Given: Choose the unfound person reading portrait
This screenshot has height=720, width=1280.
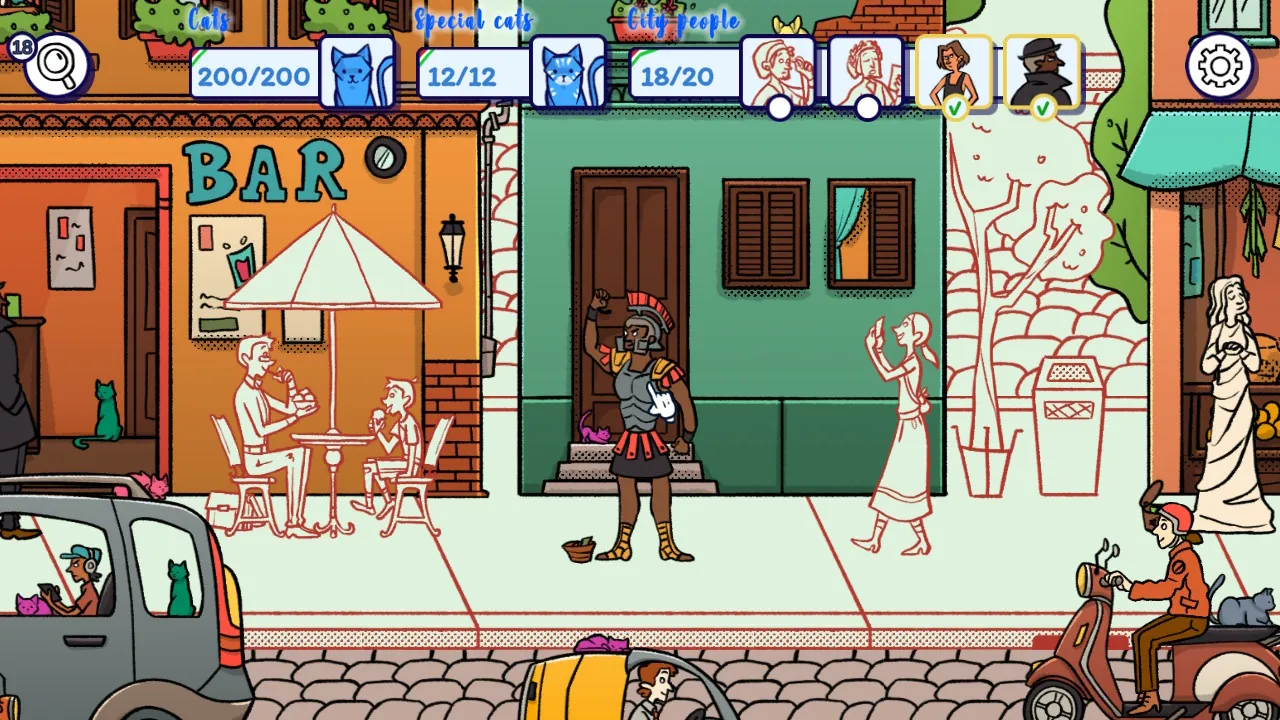Looking at the screenshot, I should (x=866, y=71).
